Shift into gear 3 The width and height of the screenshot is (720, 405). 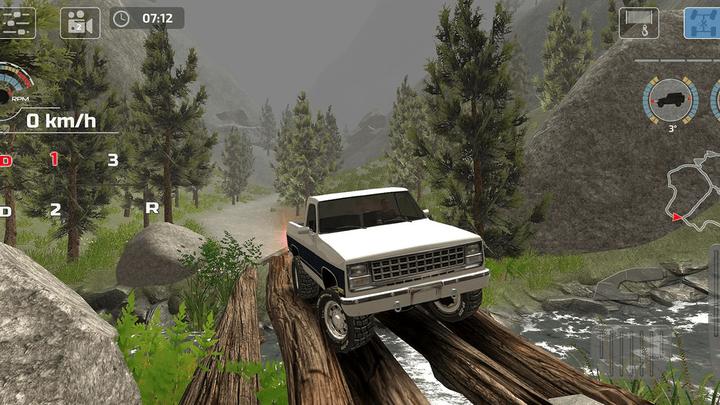[113, 159]
